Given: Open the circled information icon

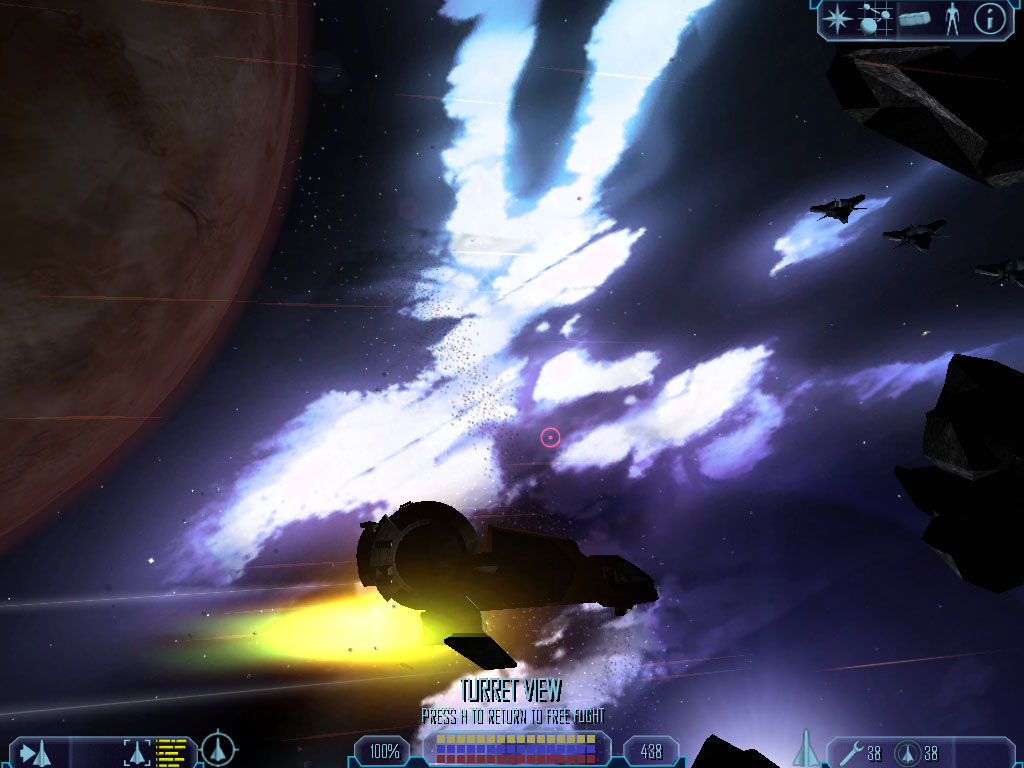Looking at the screenshot, I should (989, 17).
